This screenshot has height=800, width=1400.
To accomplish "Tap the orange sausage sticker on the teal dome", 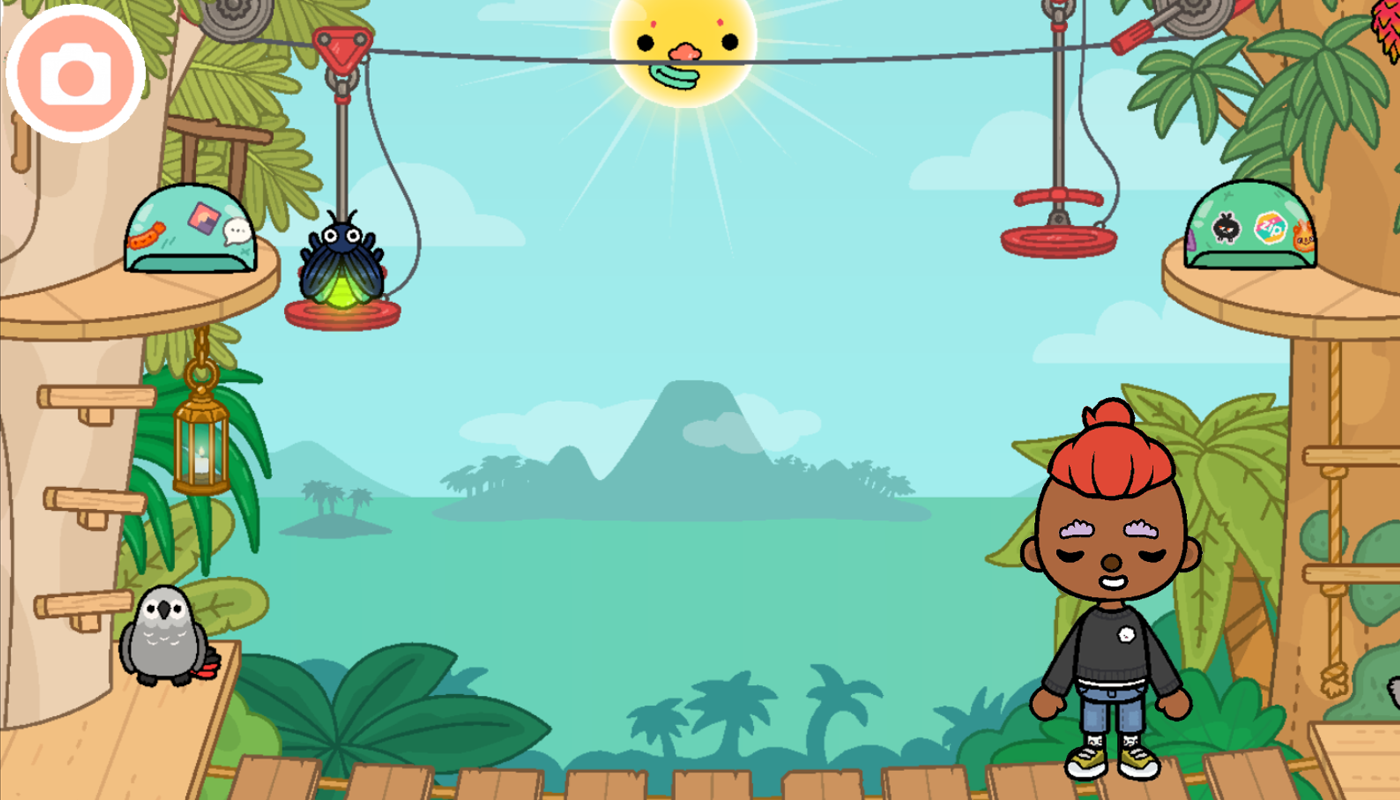I will (145, 238).
